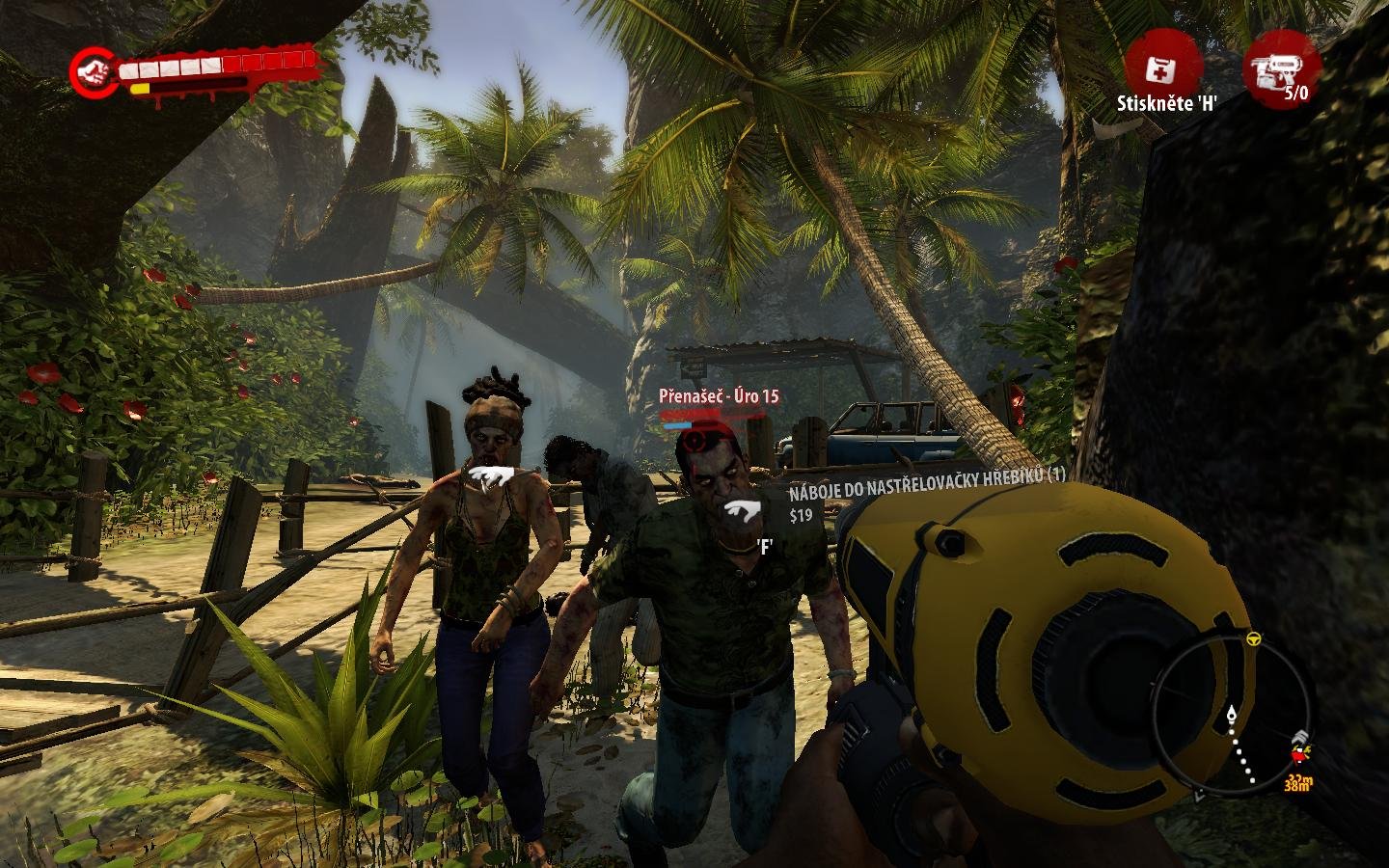Select the white player arrow in the minimap center
The height and width of the screenshot is (868, 1389).
click(x=1232, y=714)
